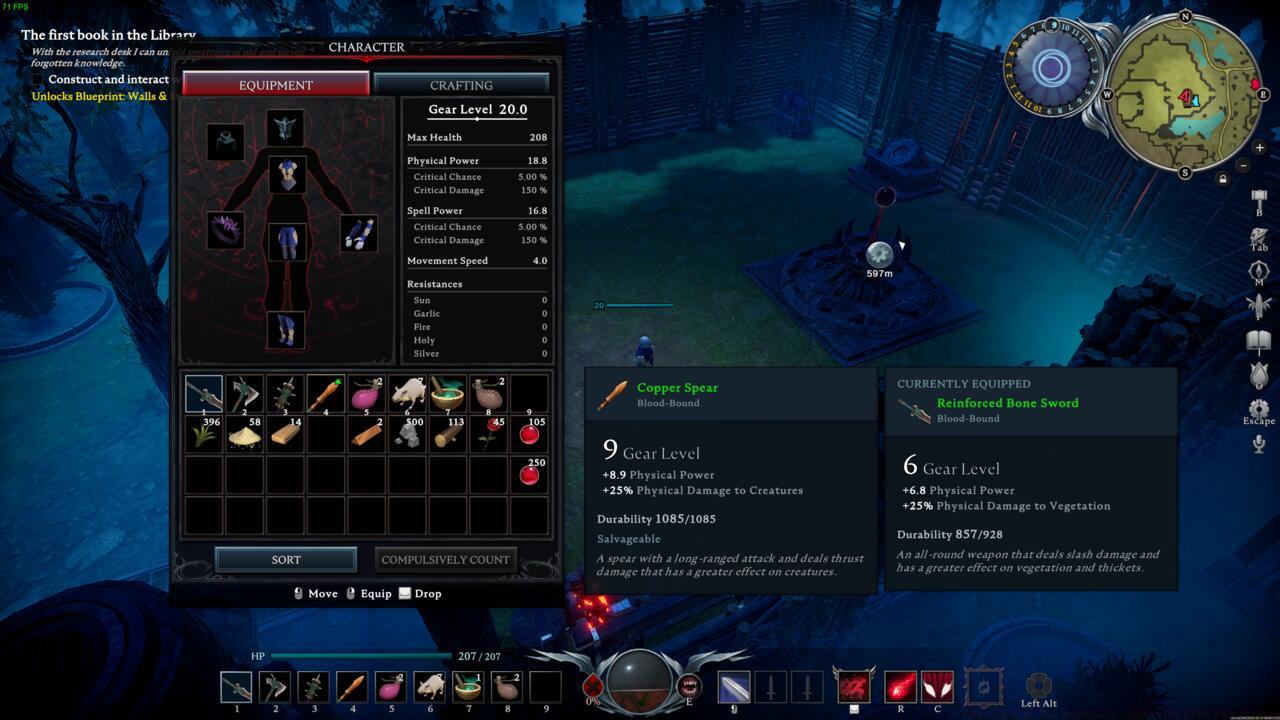Select the equipped gloves slot
Viewport: 1280px width, 720px height.
(358, 233)
